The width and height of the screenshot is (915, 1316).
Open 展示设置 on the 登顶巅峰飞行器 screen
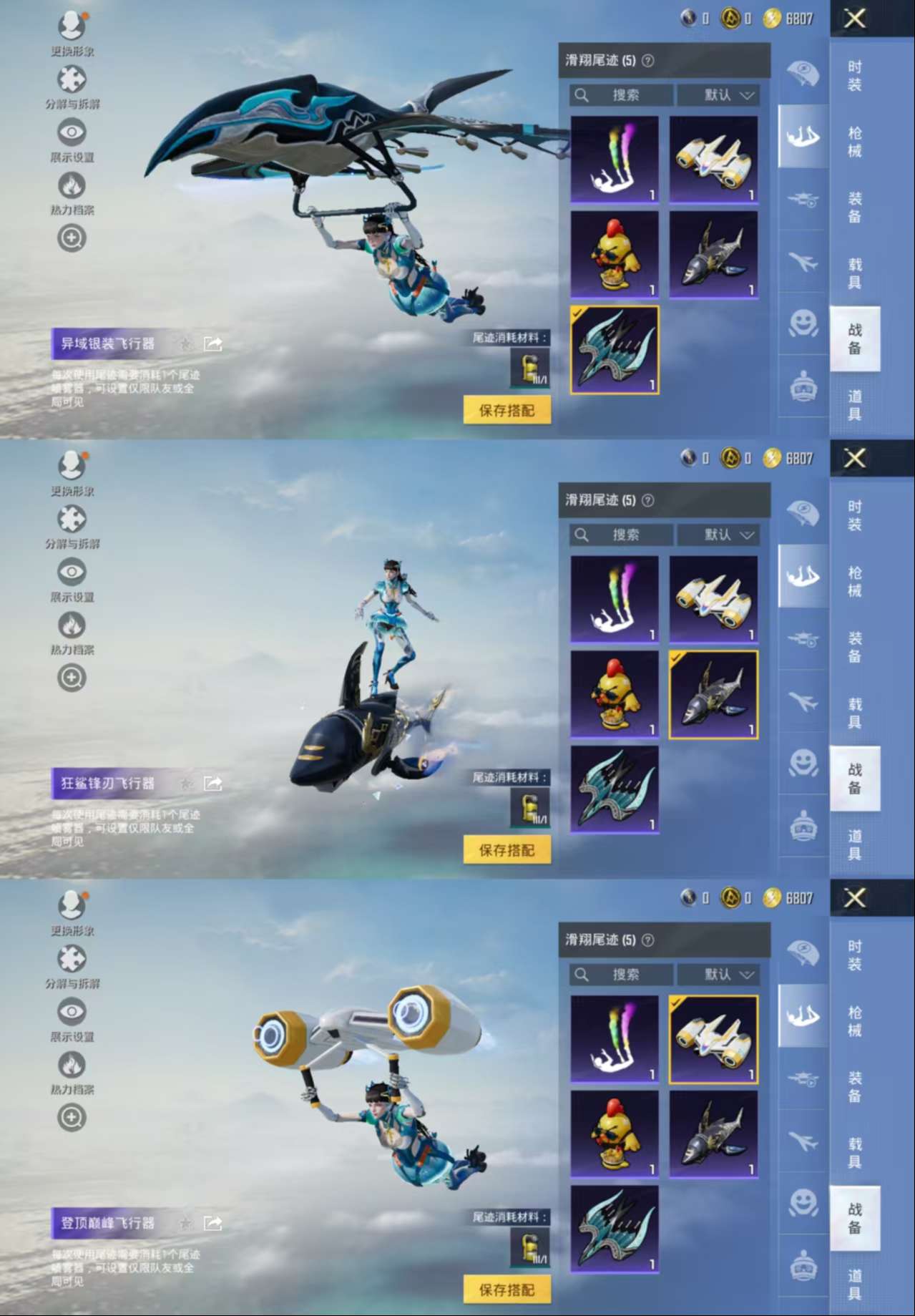(x=72, y=1018)
